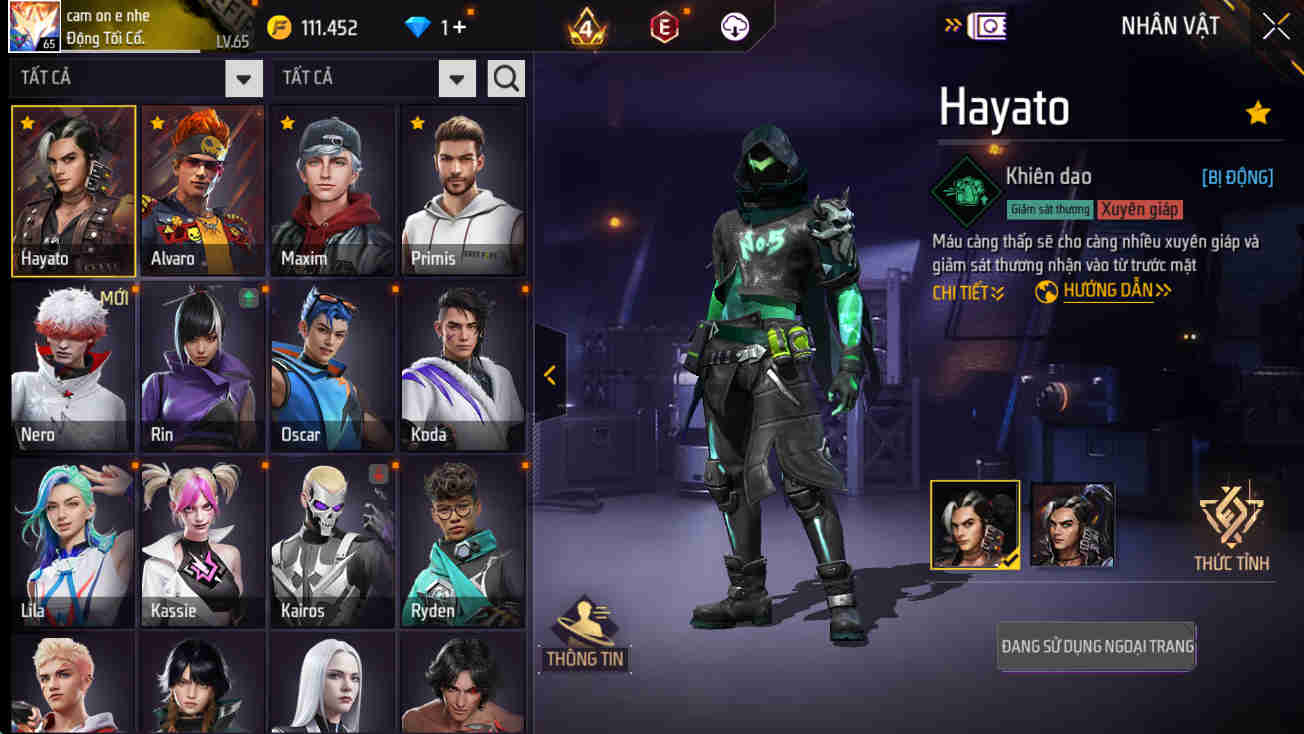Open the character search magnifier

click(506, 77)
